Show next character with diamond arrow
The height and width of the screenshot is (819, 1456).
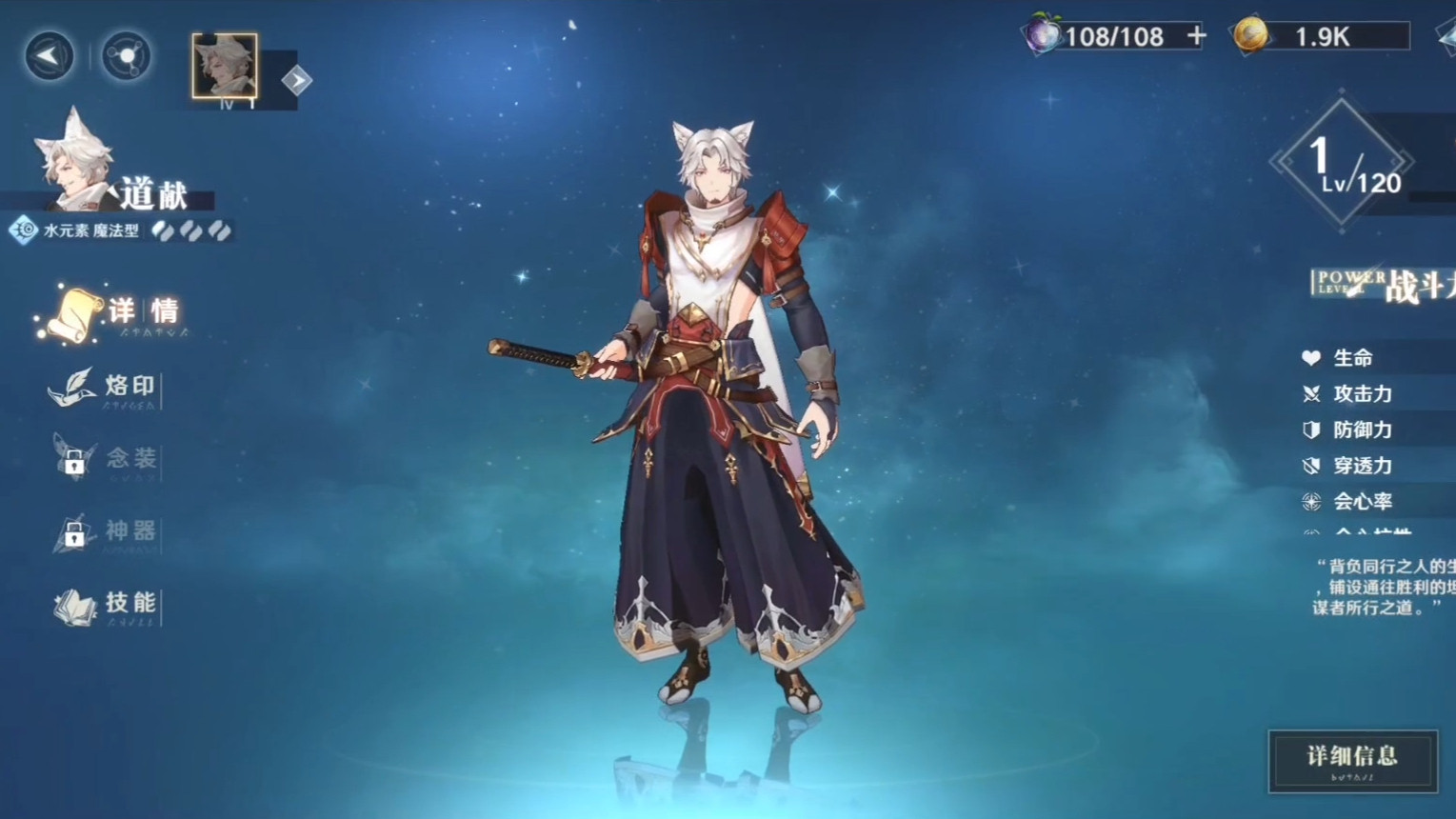[296, 81]
